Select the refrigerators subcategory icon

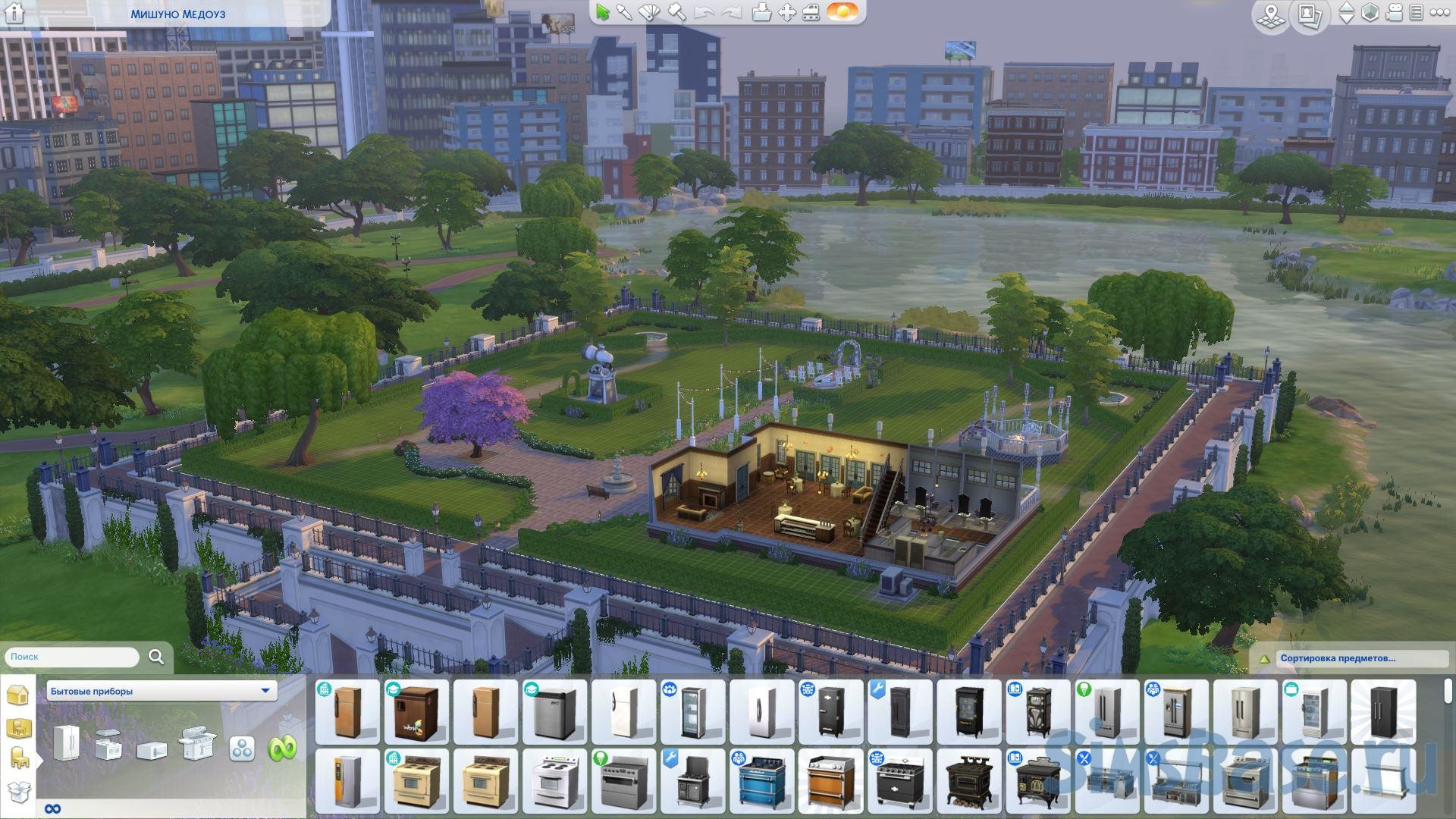pos(66,742)
